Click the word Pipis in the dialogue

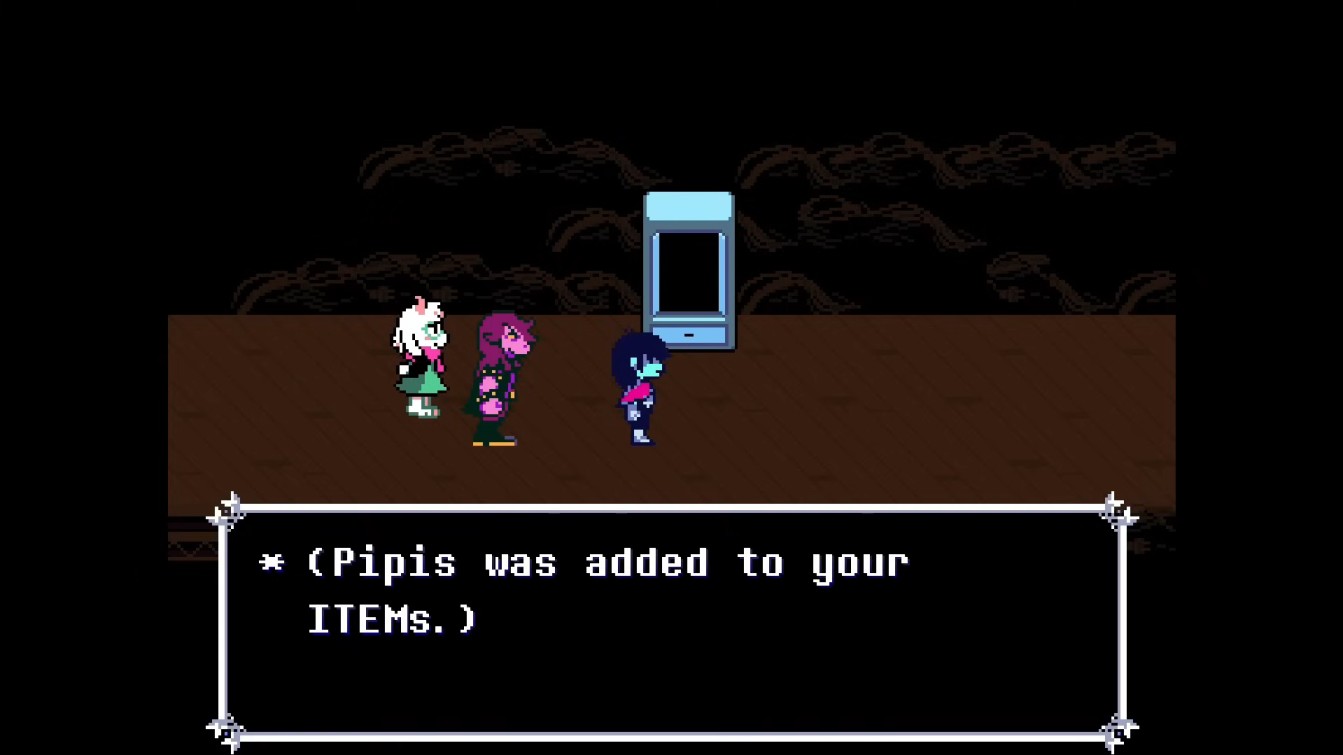point(395,563)
